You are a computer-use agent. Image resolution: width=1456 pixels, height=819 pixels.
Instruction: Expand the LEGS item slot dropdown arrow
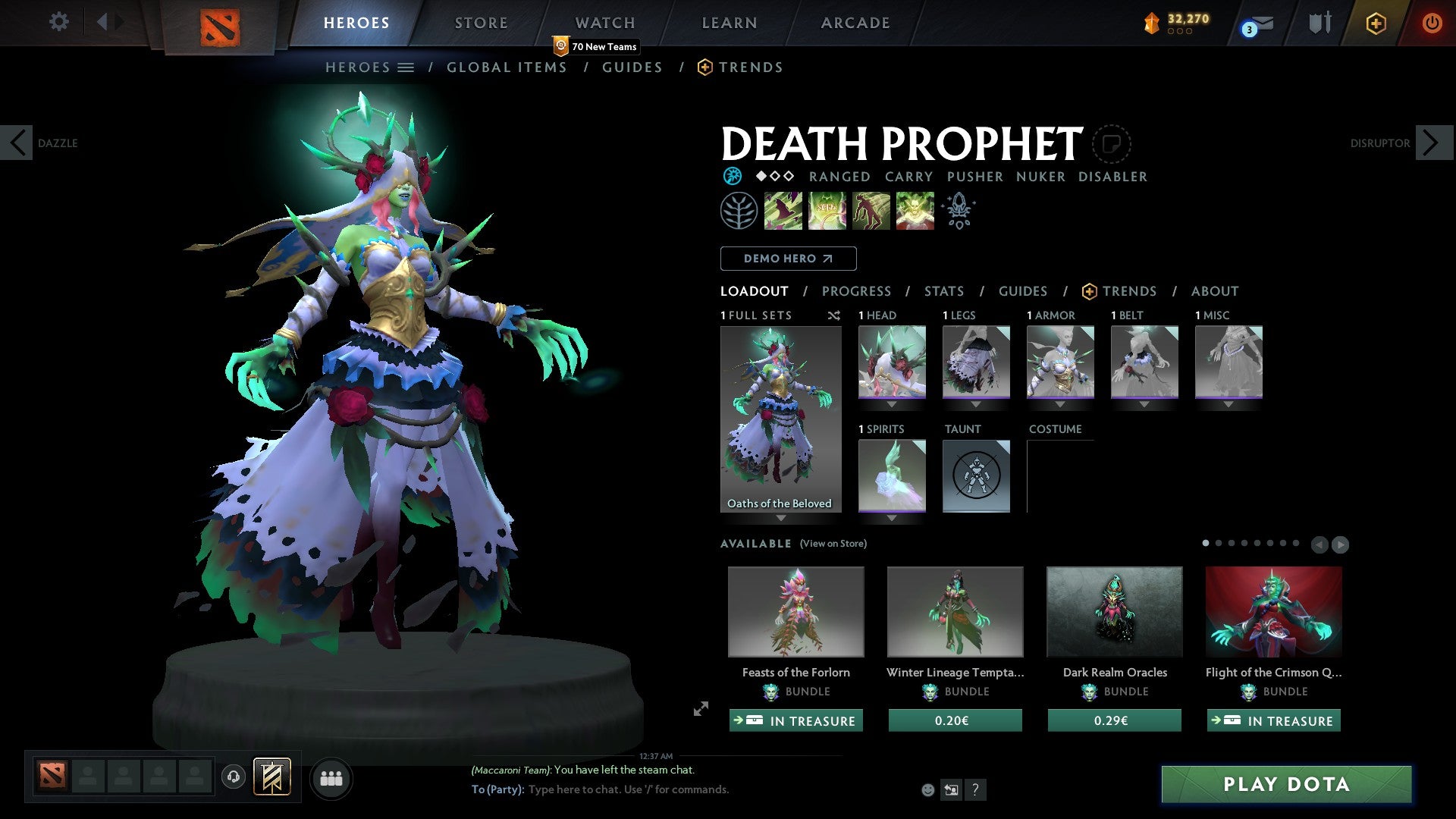pos(976,404)
